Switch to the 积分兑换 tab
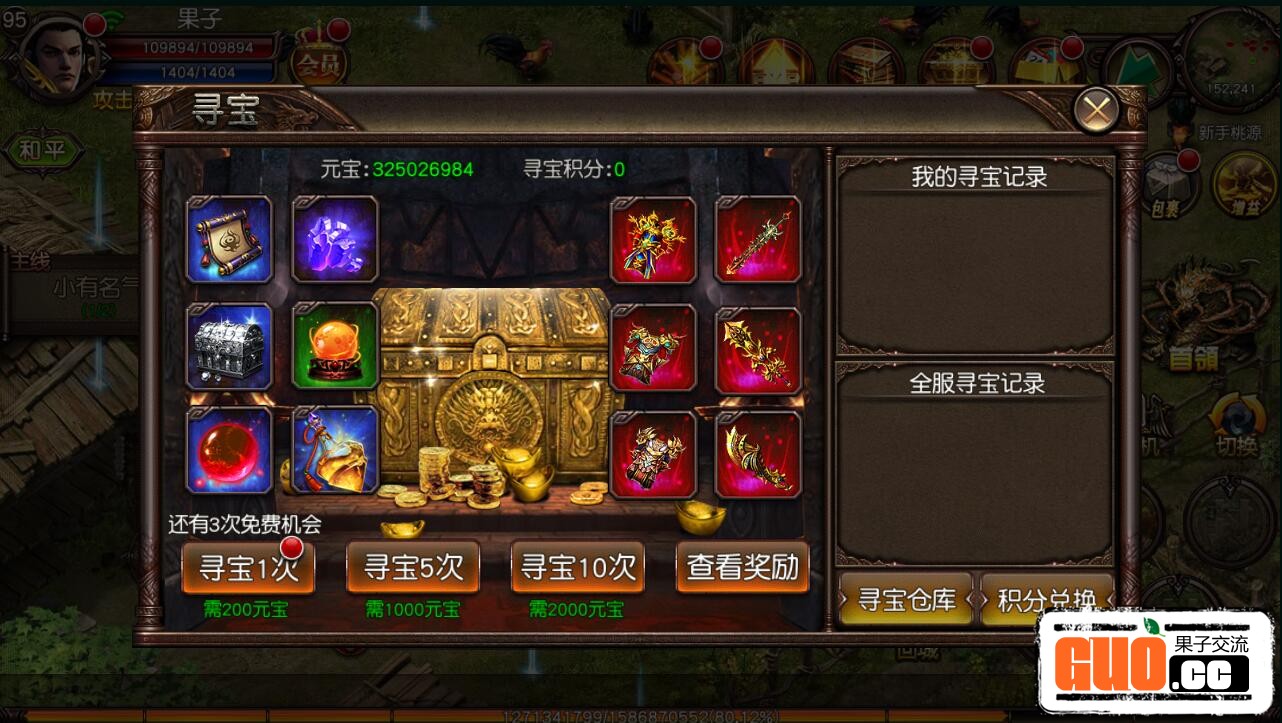Image resolution: width=1282 pixels, height=723 pixels. click(x=1046, y=600)
